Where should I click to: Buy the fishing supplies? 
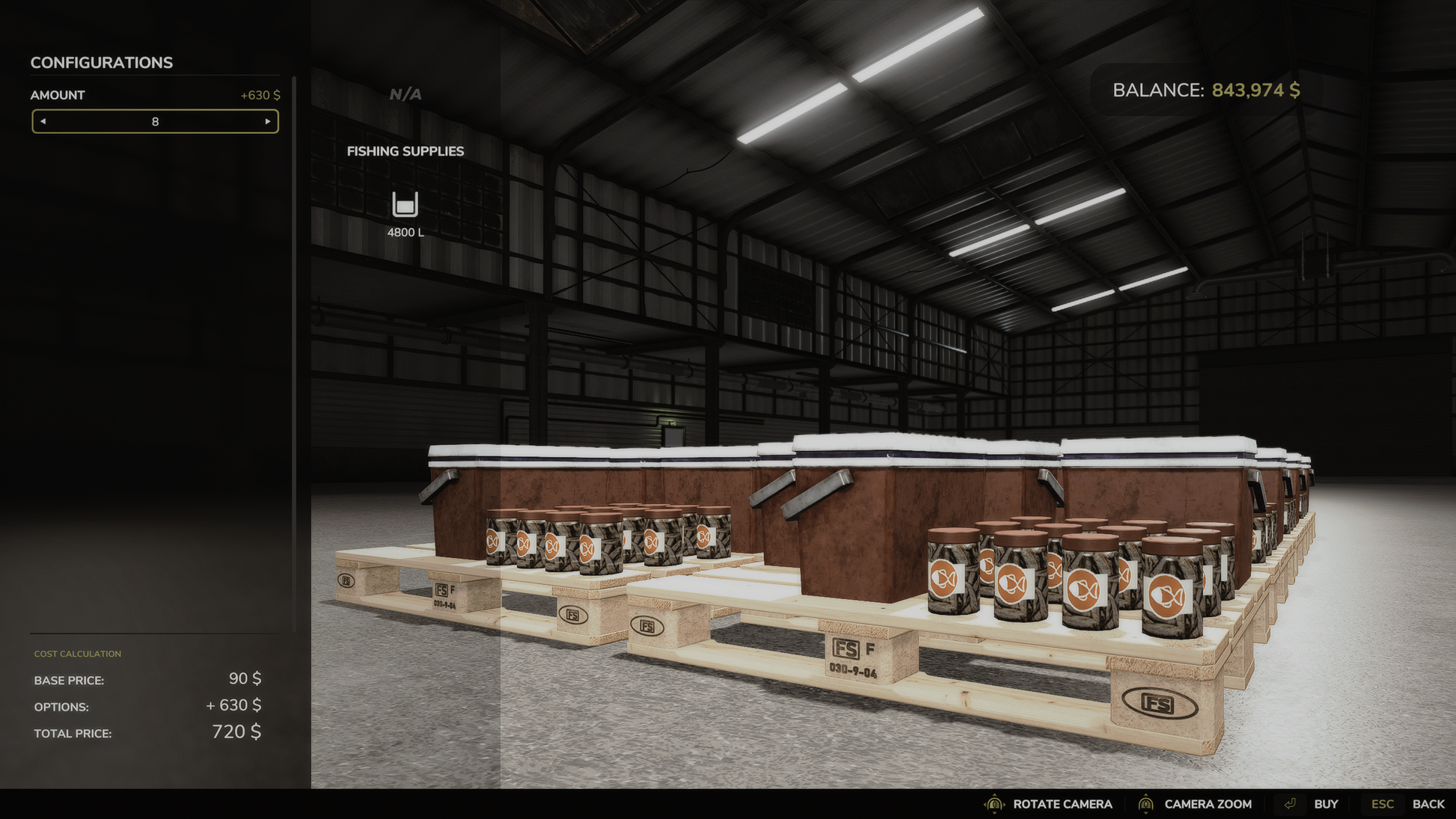(x=1325, y=804)
